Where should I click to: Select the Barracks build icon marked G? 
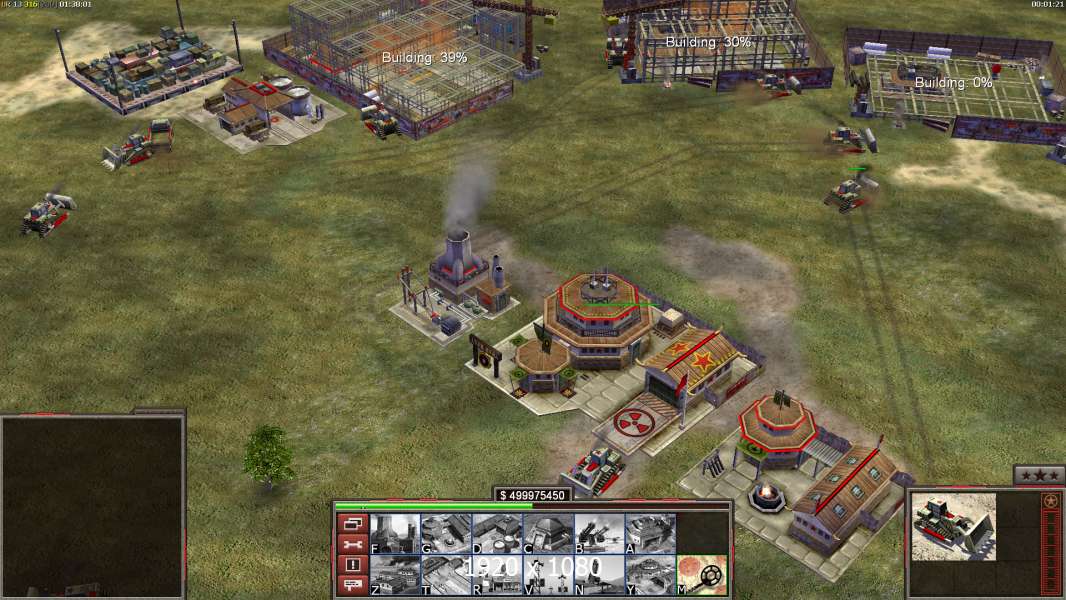445,533
